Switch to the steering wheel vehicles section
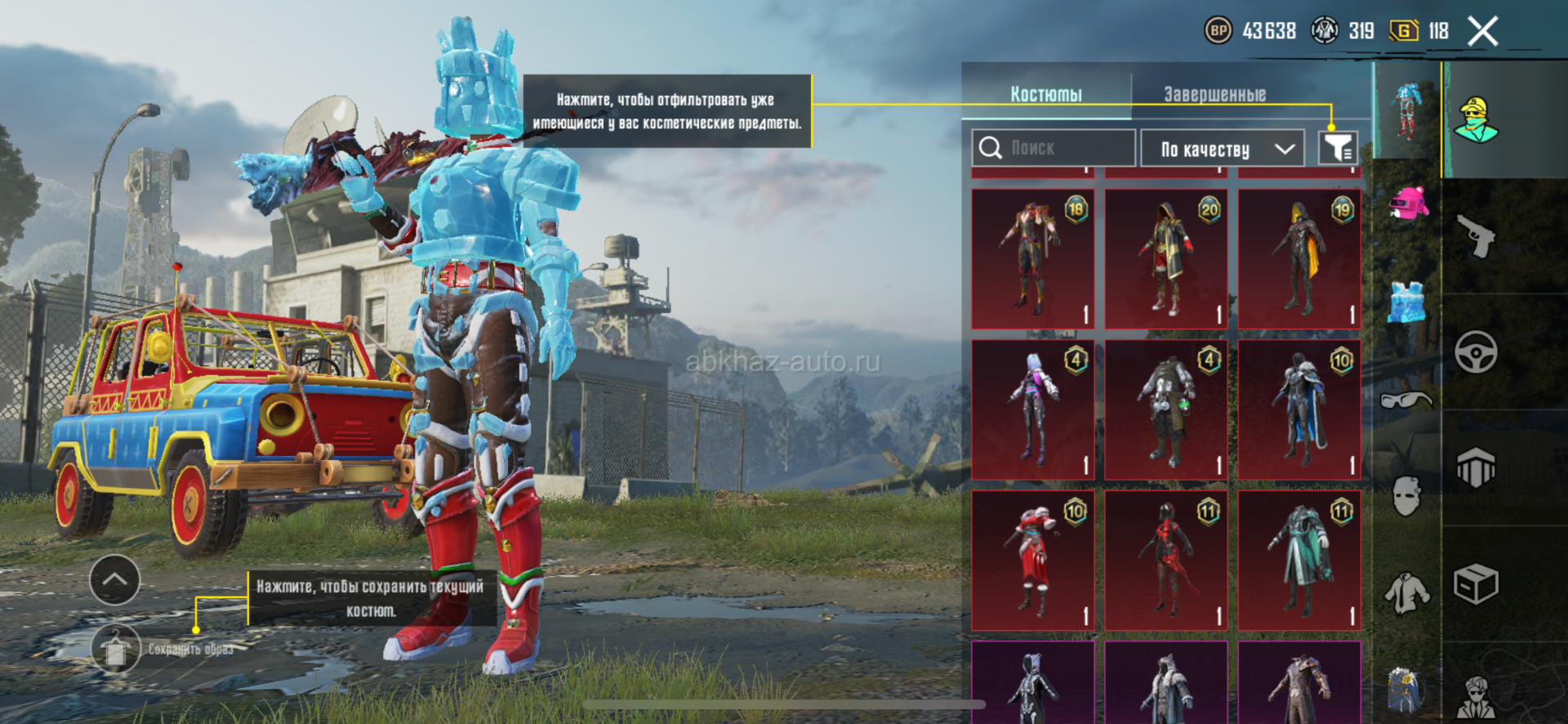 pyautogui.click(x=1477, y=353)
